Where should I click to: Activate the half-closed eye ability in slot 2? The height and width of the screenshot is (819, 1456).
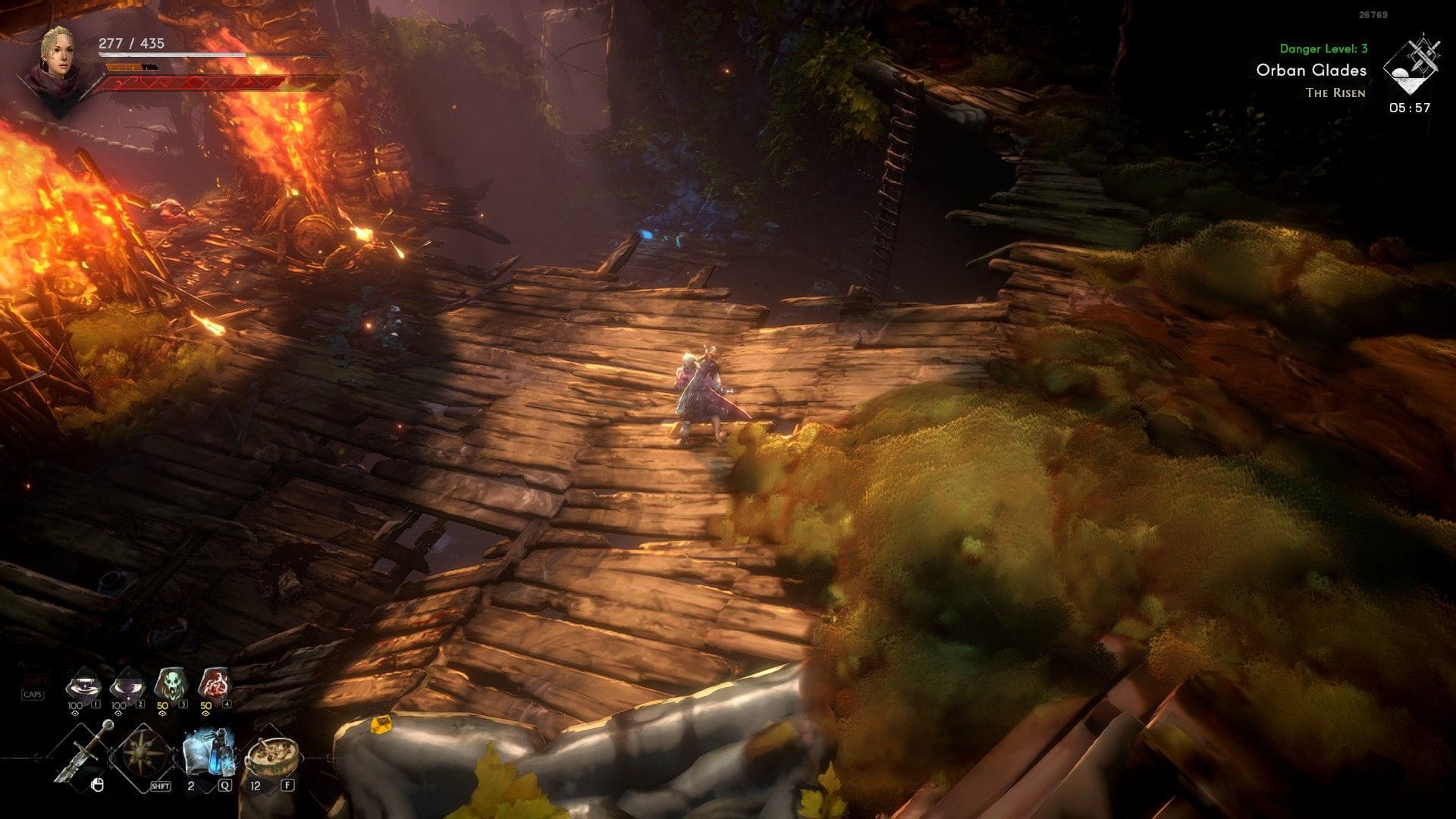126,686
